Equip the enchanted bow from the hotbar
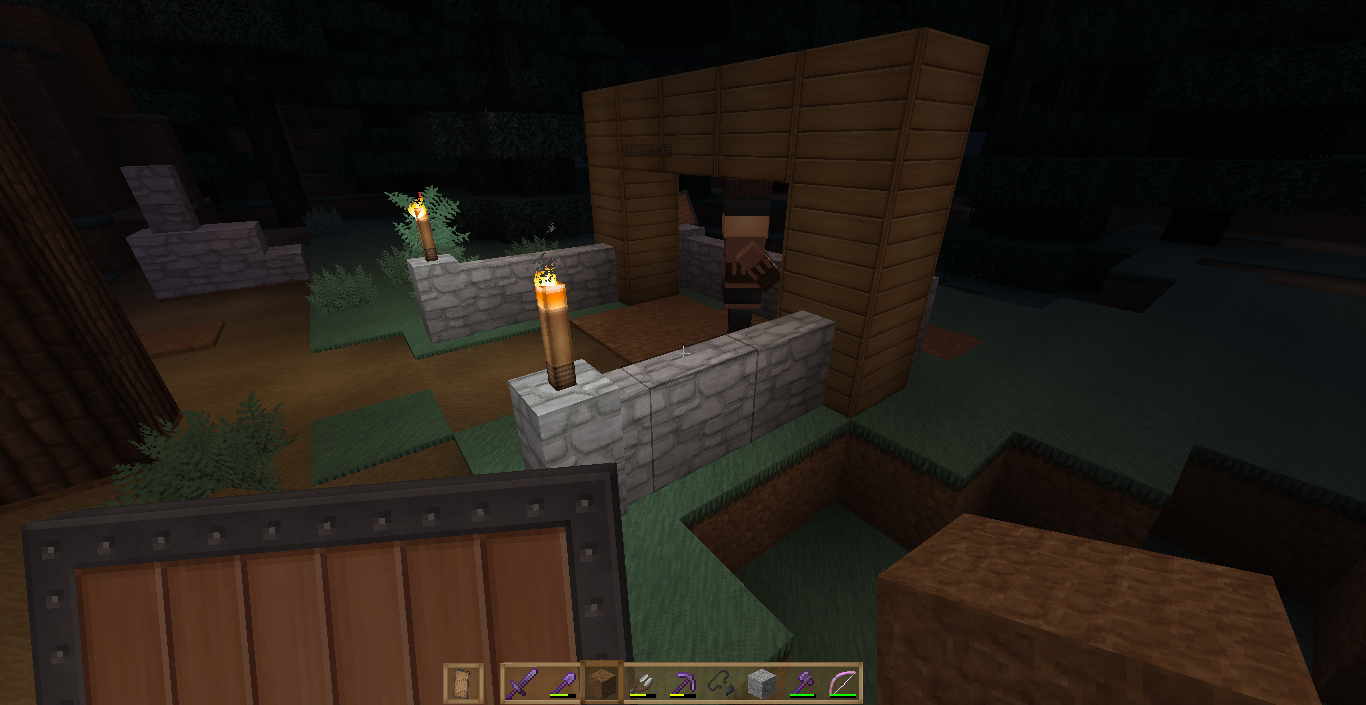Viewport: 1366px width, 705px height. point(843,683)
